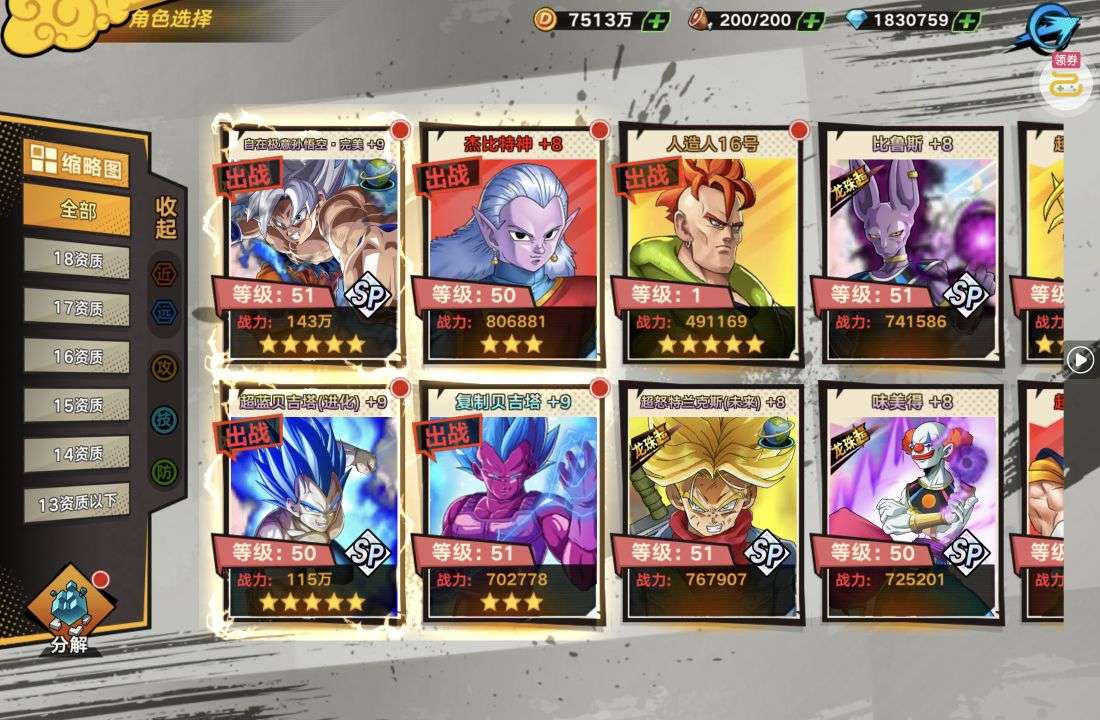This screenshot has width=1100, height=720.
Task: Filter by 13资质以下 aptitude
Action: (77, 502)
